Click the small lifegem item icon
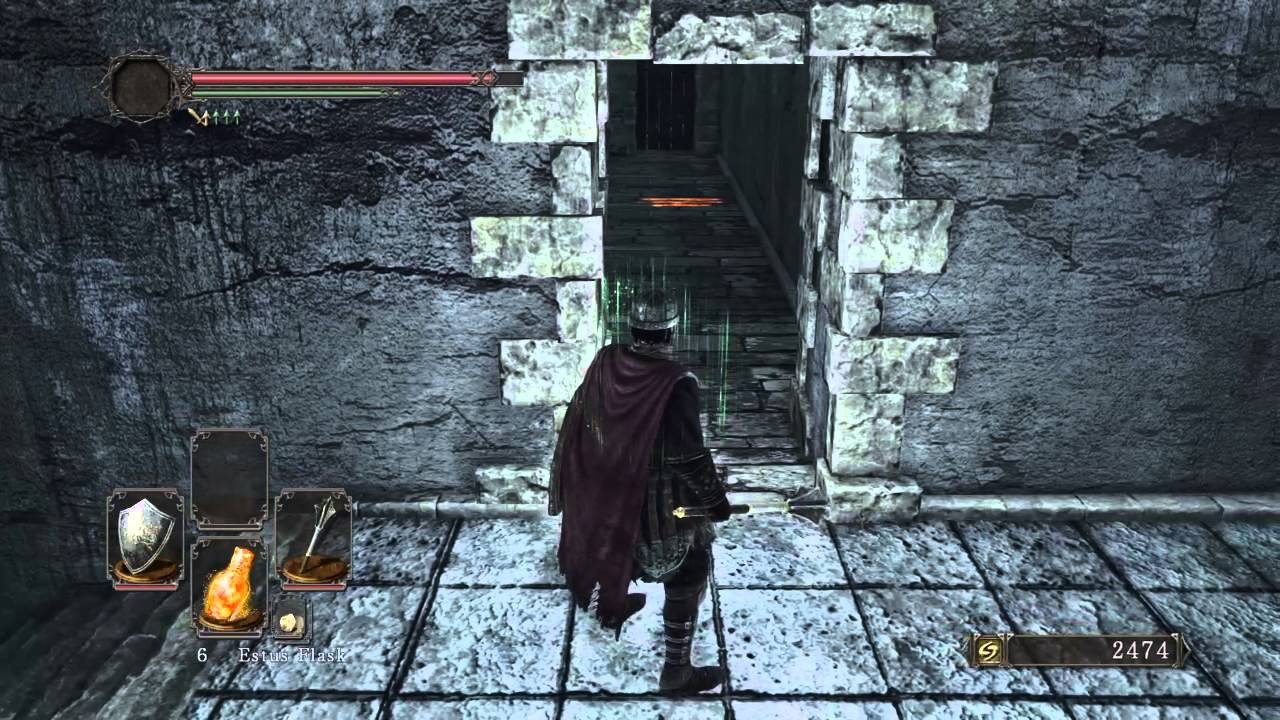The image size is (1280, 720). pyautogui.click(x=290, y=620)
